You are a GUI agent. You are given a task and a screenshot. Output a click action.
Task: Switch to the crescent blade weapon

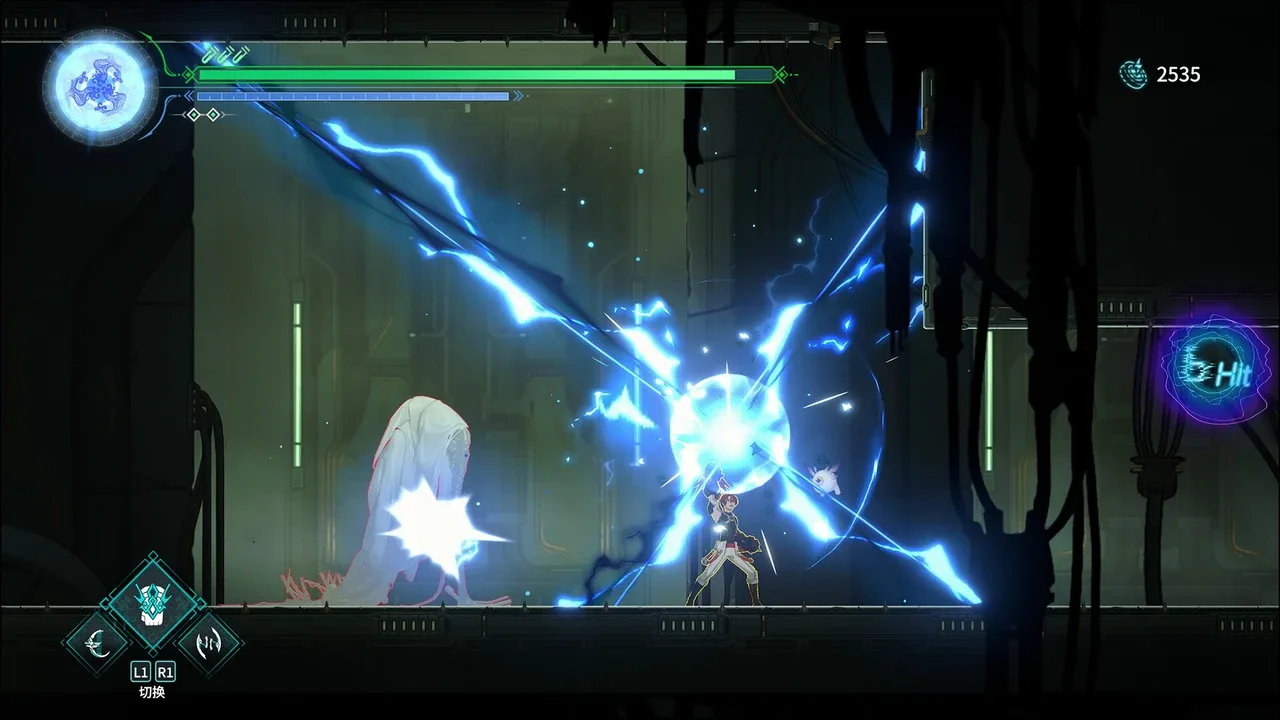click(x=97, y=641)
